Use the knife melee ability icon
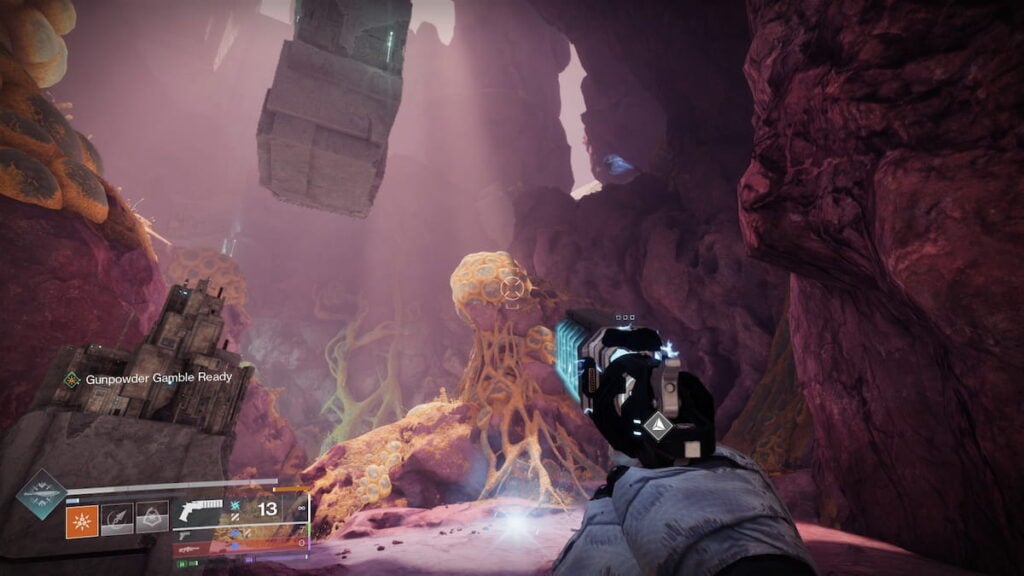 click(117, 517)
